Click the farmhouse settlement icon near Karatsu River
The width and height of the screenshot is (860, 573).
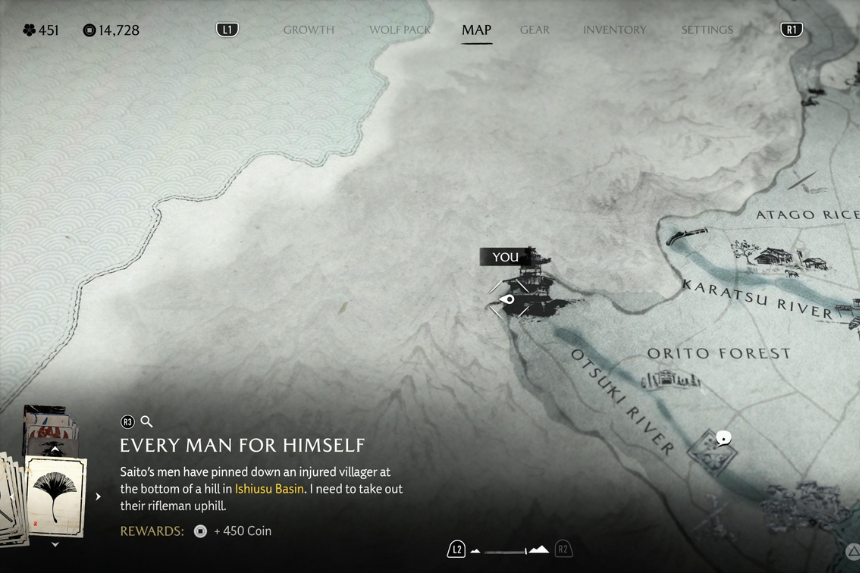tap(775, 255)
